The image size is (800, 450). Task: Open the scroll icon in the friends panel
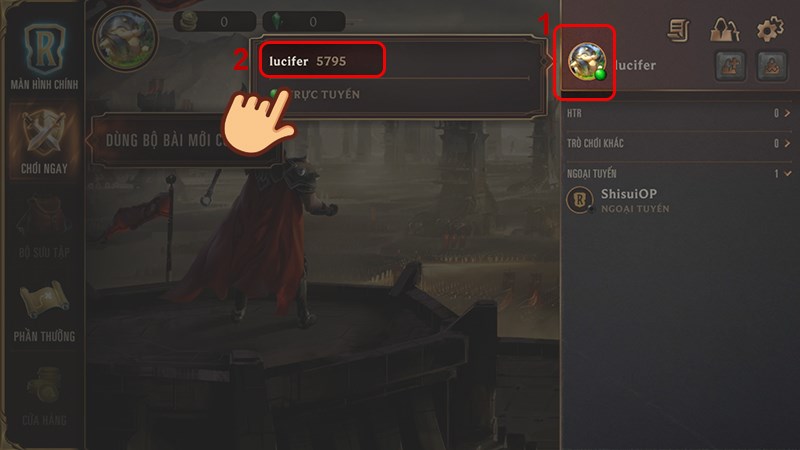[x=682, y=30]
